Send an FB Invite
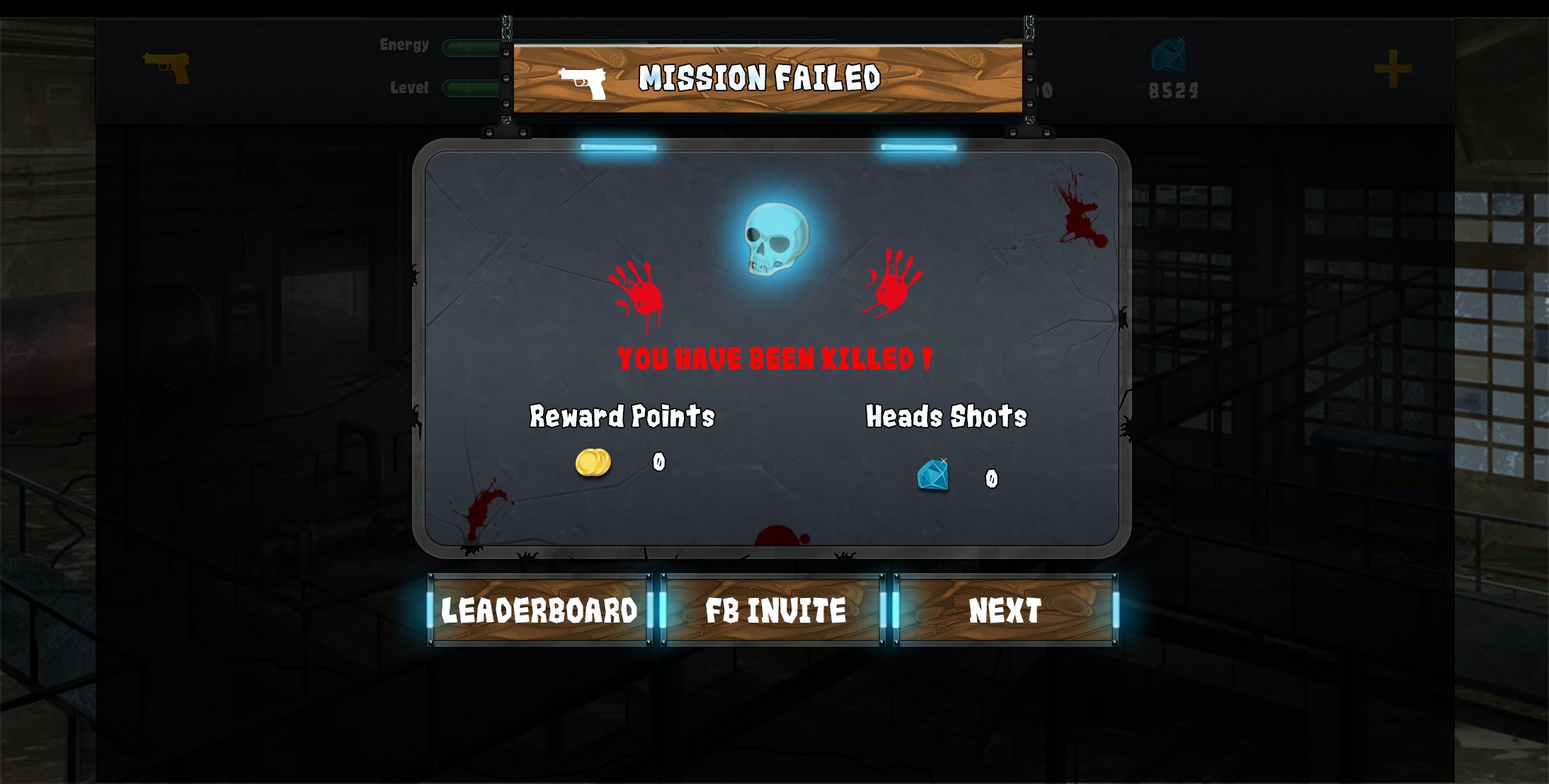The width and height of the screenshot is (1549, 784). point(773,610)
